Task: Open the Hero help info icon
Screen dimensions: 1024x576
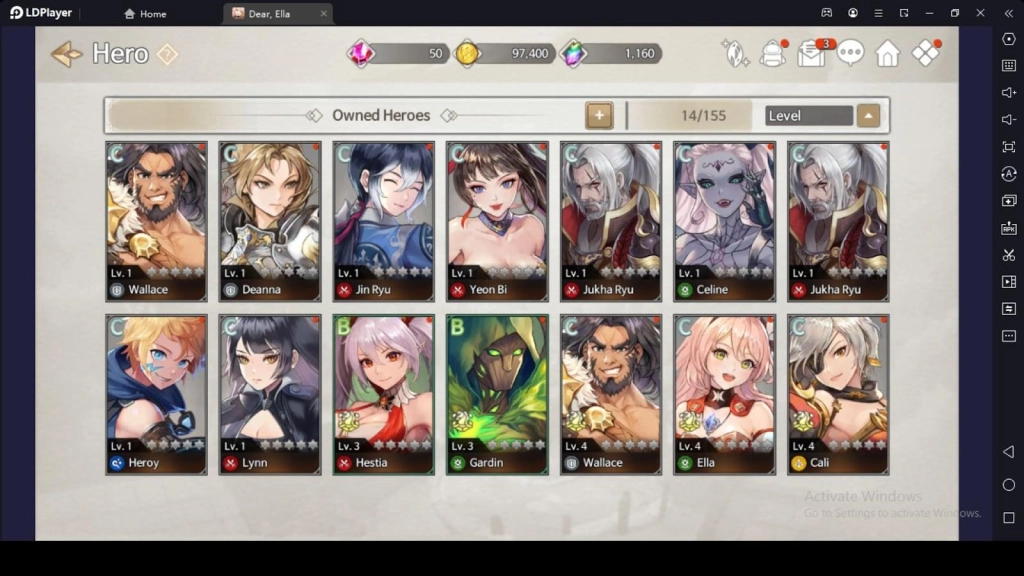Action: (x=167, y=54)
